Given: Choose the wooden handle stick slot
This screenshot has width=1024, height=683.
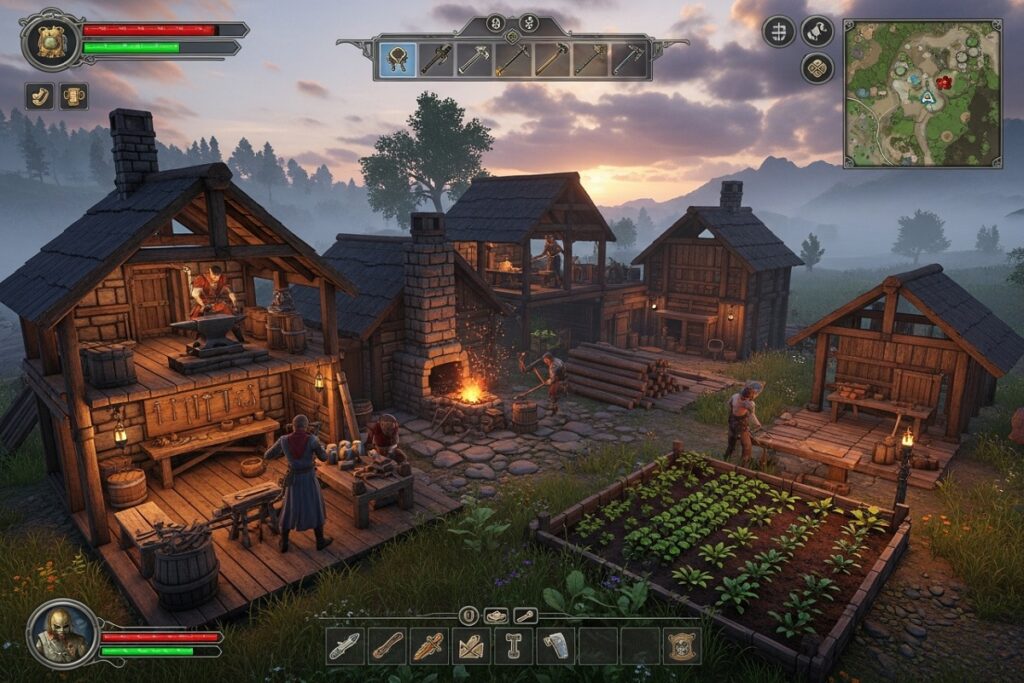Looking at the screenshot, I should tap(387, 646).
